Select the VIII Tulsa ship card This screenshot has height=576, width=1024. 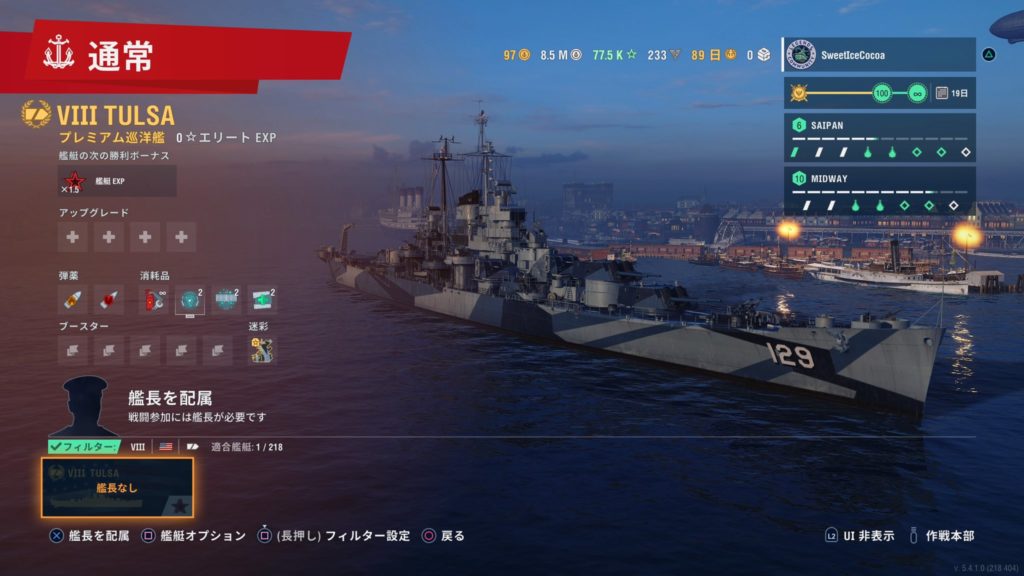(117, 487)
